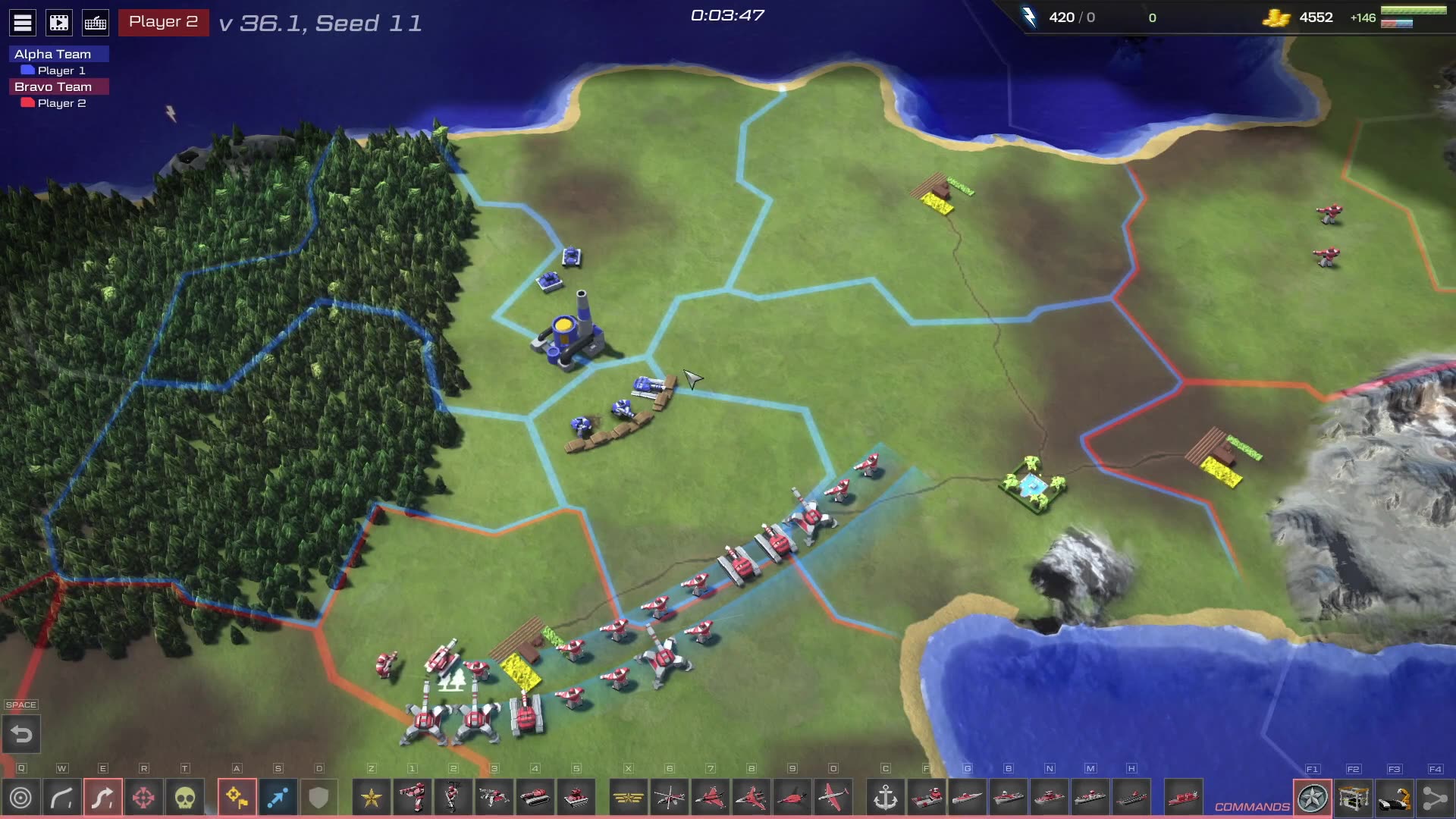1456x819 pixels.
Task: Switch to the factory building tab
Action: [x=1354, y=798]
